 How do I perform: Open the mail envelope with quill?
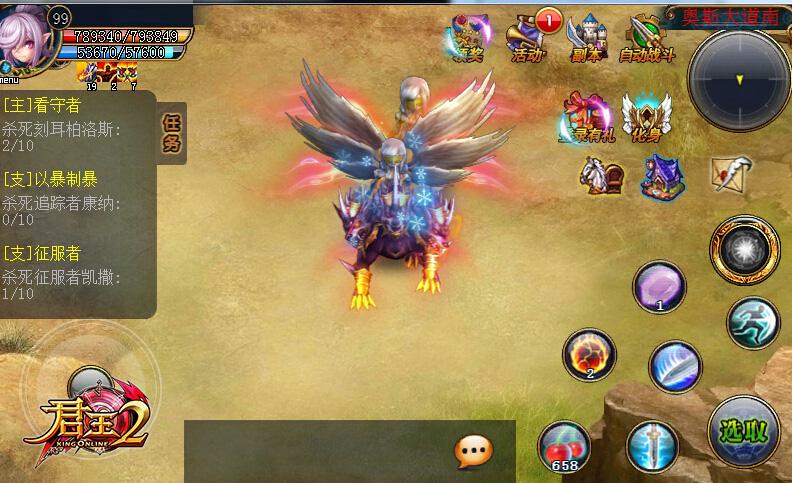(731, 173)
